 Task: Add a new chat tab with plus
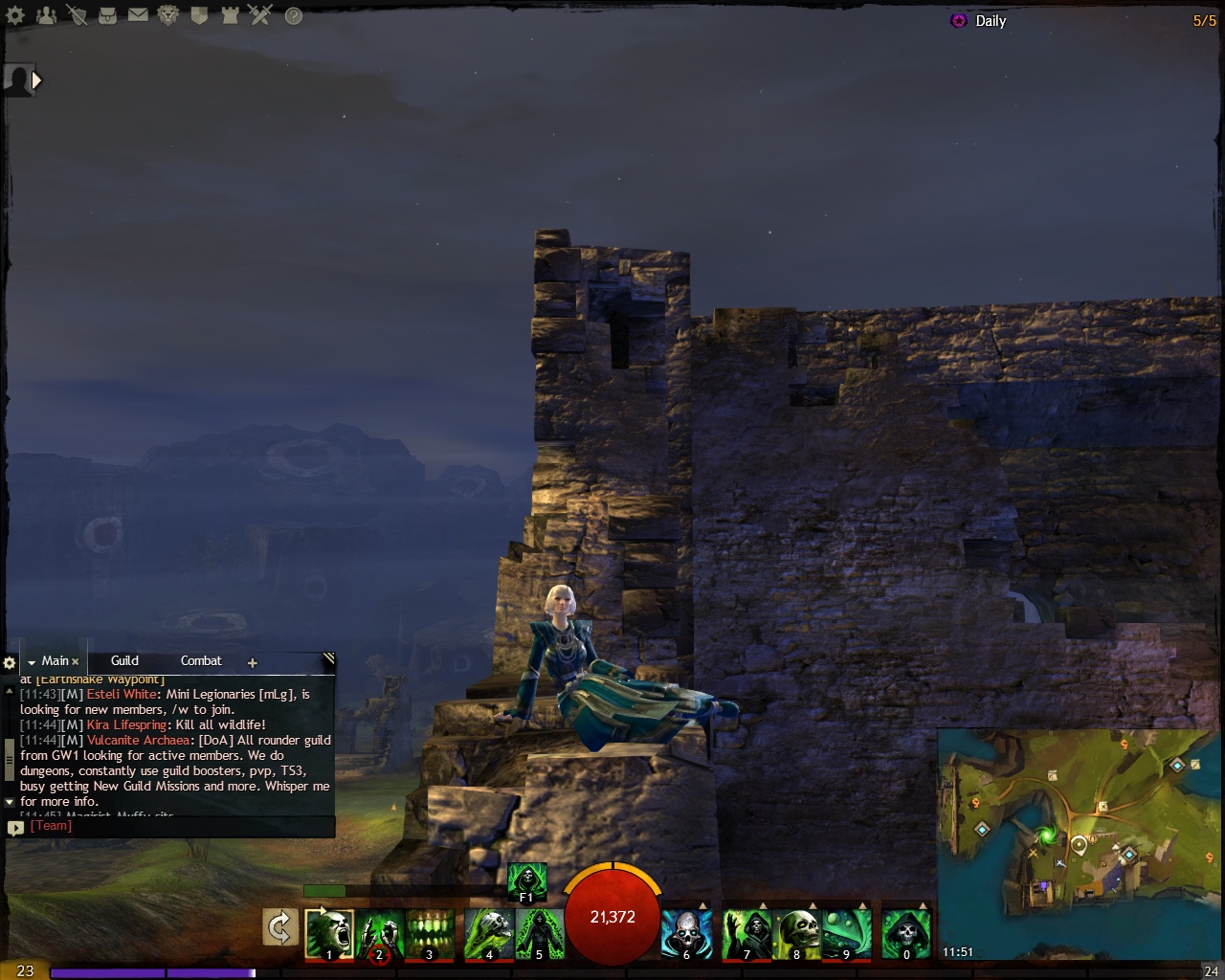point(253,662)
